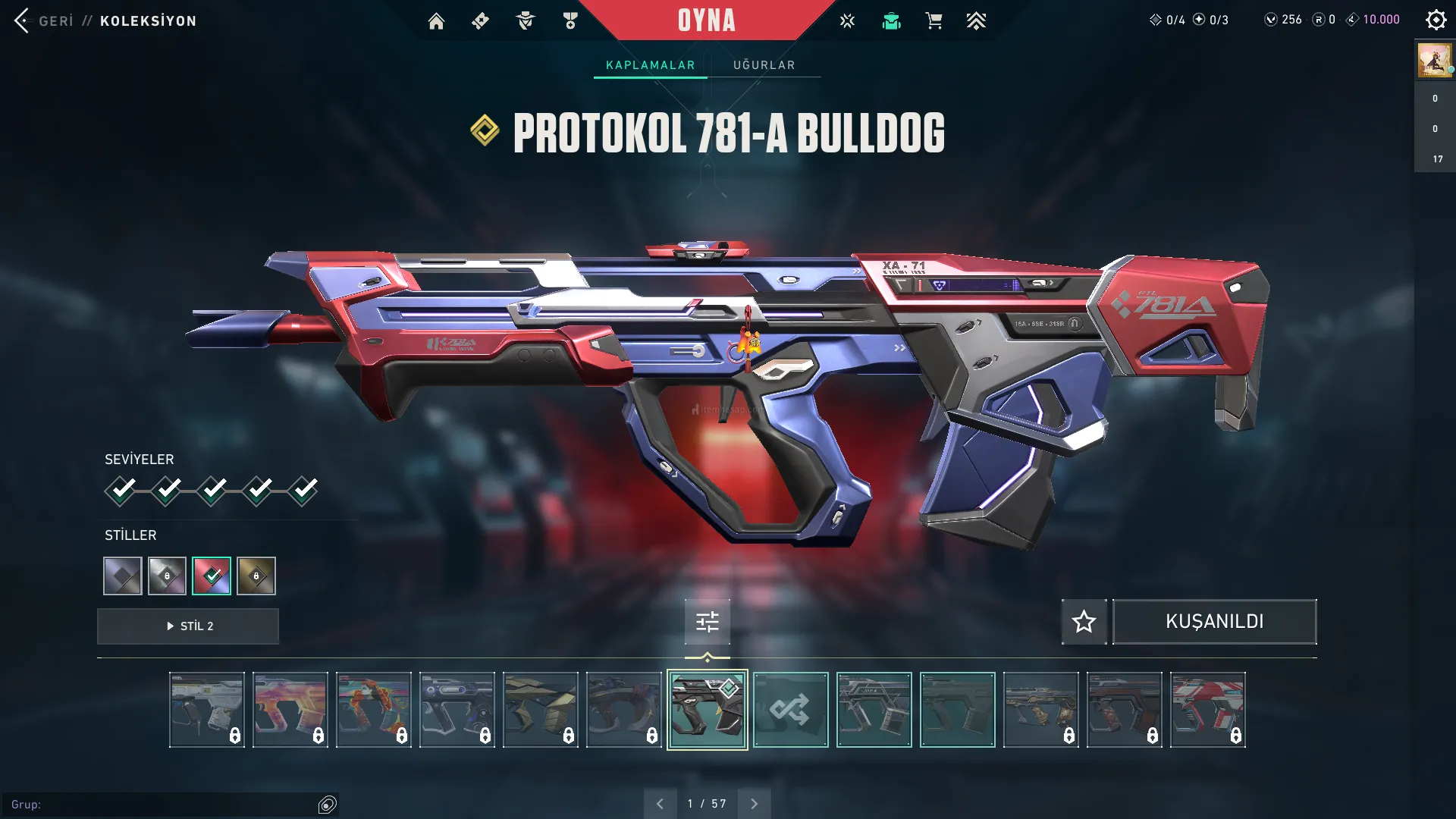The image size is (1456, 819).
Task: Click the Grup chat input field
Action: coord(167,805)
